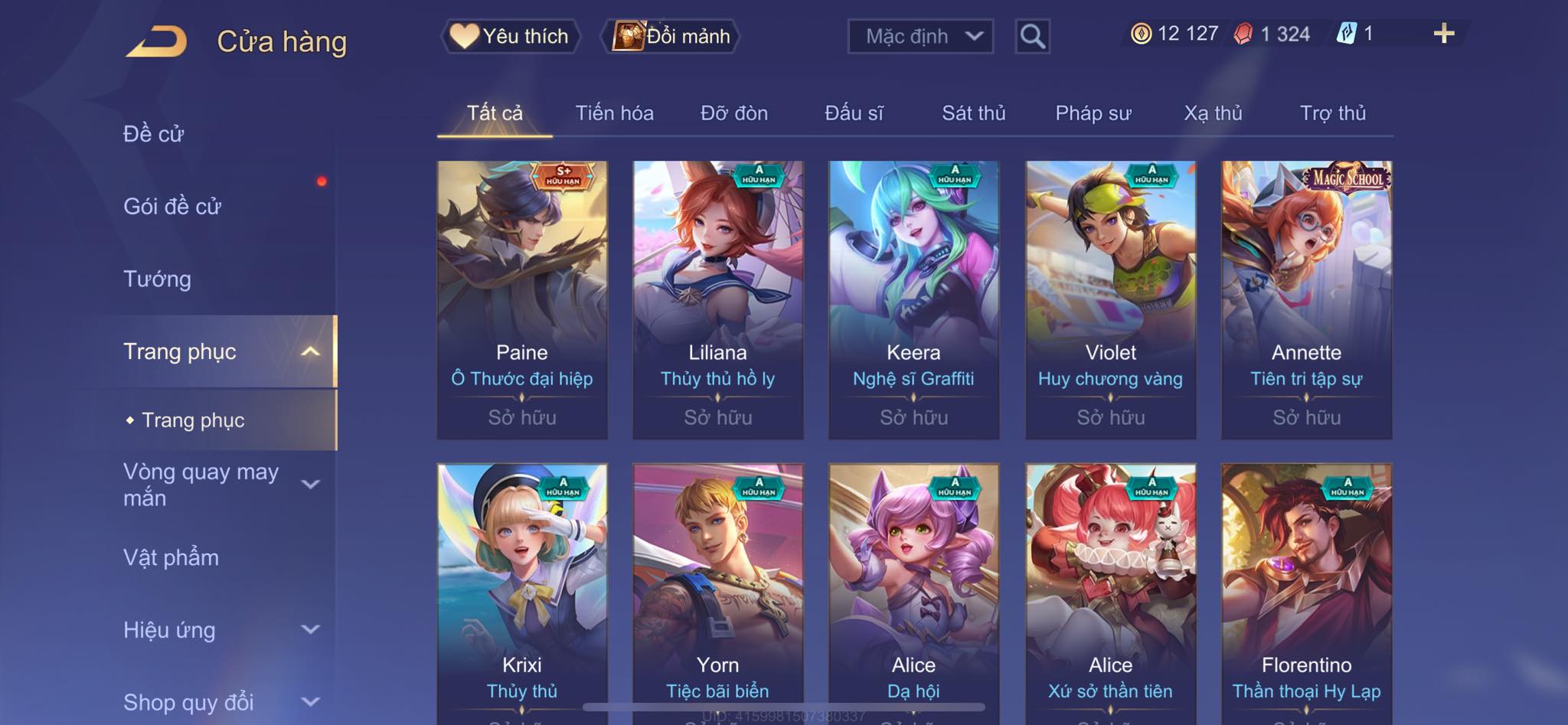This screenshot has width=1568, height=725.
Task: Open the Vật phẩm section
Action: click(x=171, y=557)
